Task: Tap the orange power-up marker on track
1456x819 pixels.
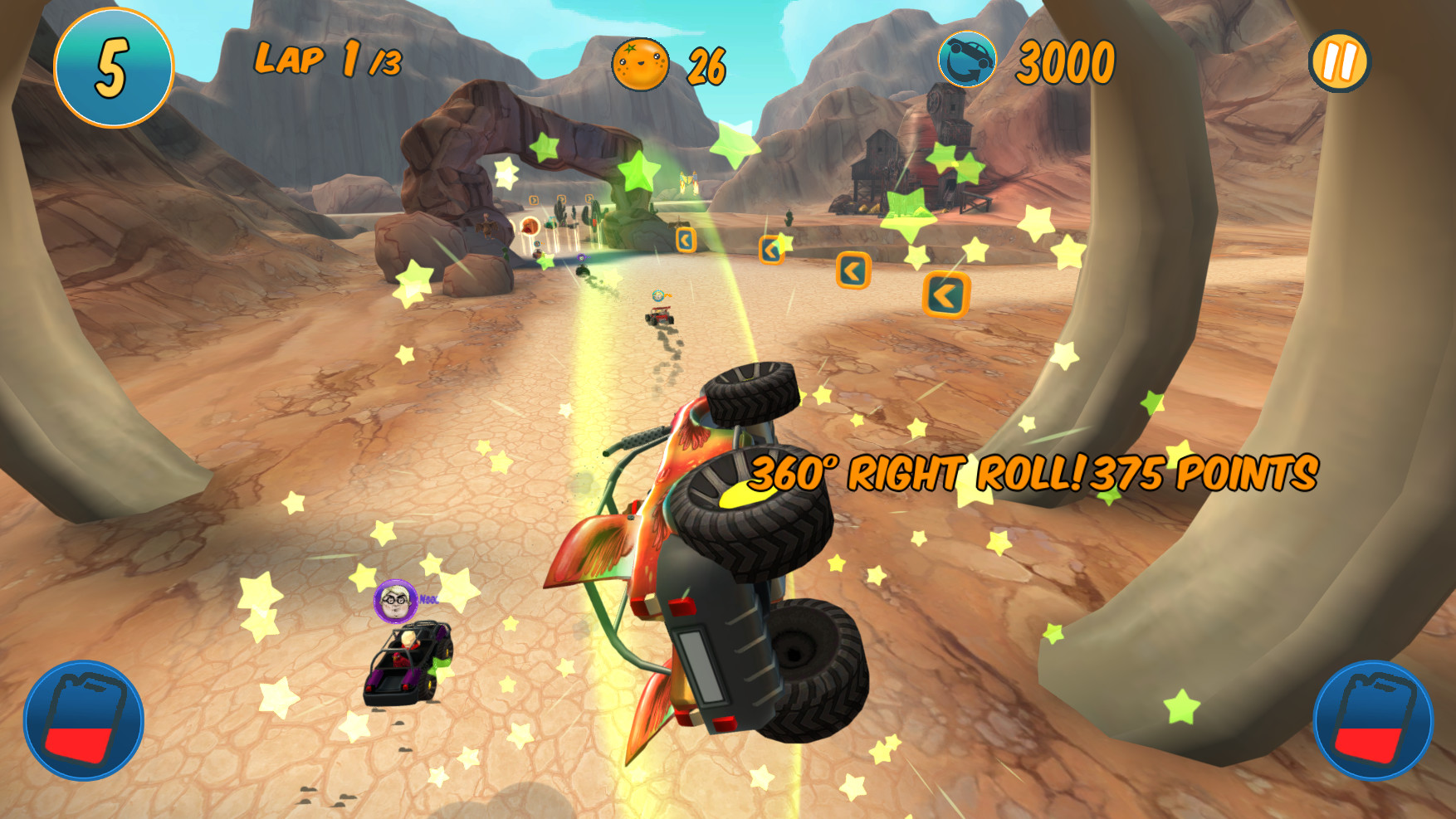Action: pyautogui.click(x=531, y=224)
